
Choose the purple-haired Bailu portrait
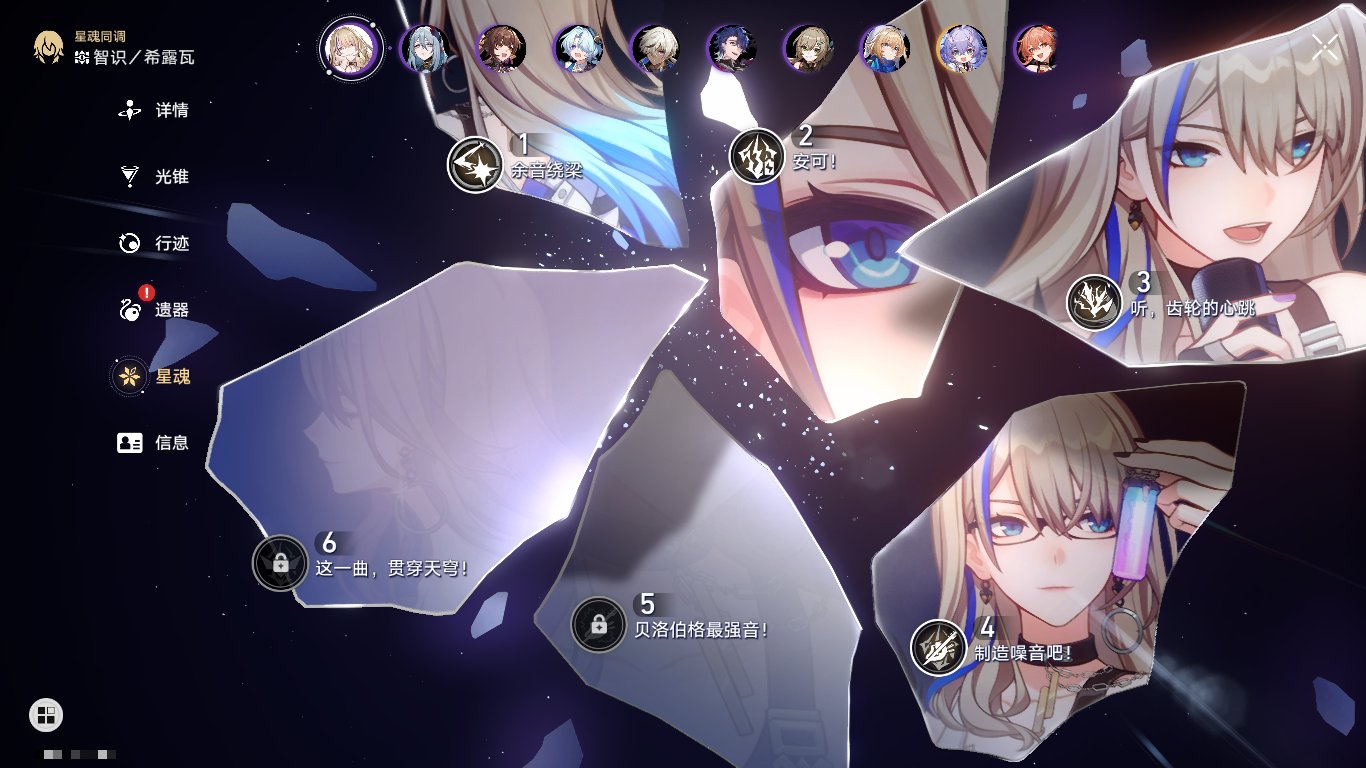click(x=962, y=48)
